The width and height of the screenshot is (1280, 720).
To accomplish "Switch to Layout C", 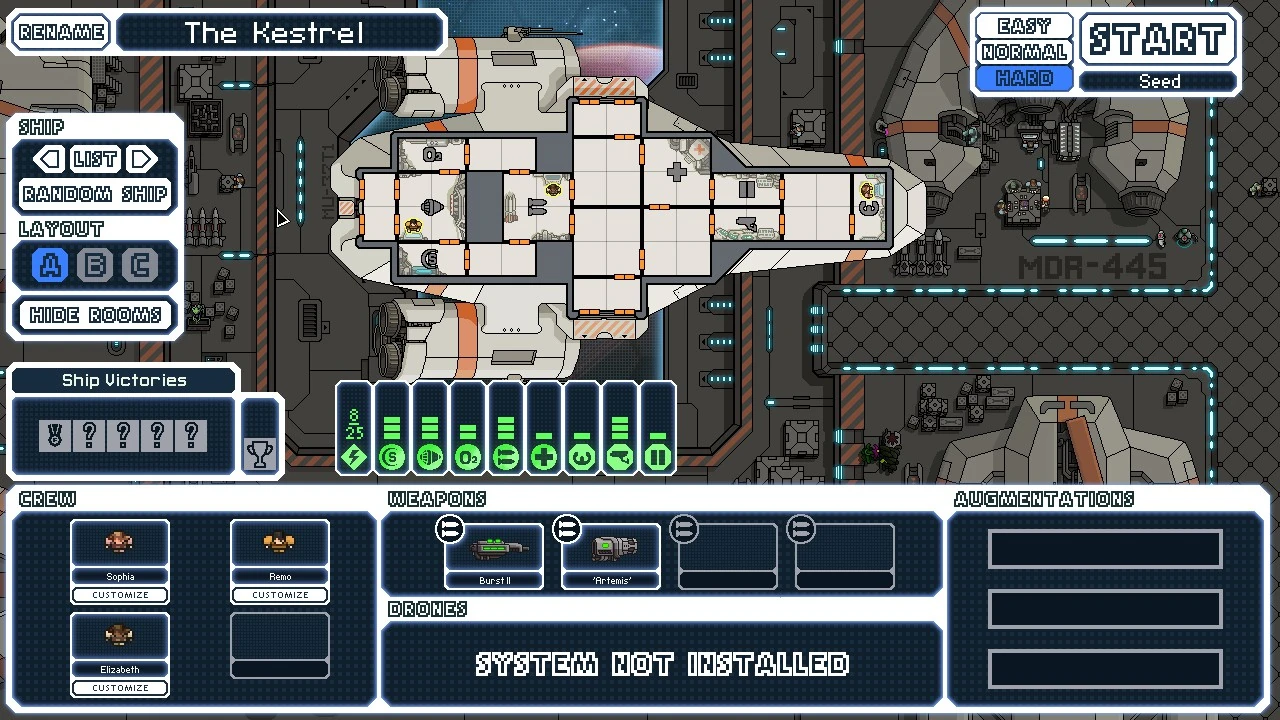I will [141, 264].
